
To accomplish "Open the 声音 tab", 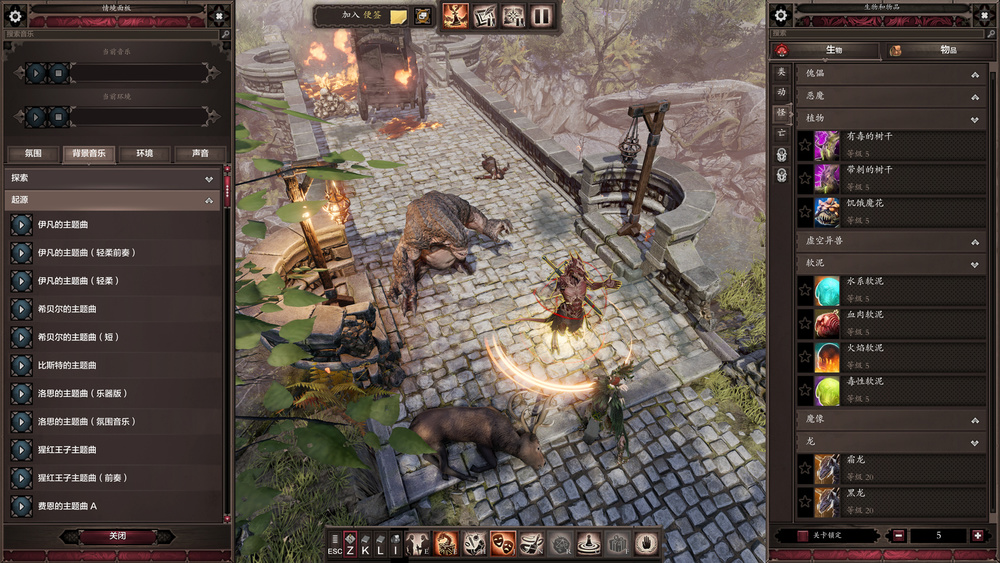I will pos(199,154).
